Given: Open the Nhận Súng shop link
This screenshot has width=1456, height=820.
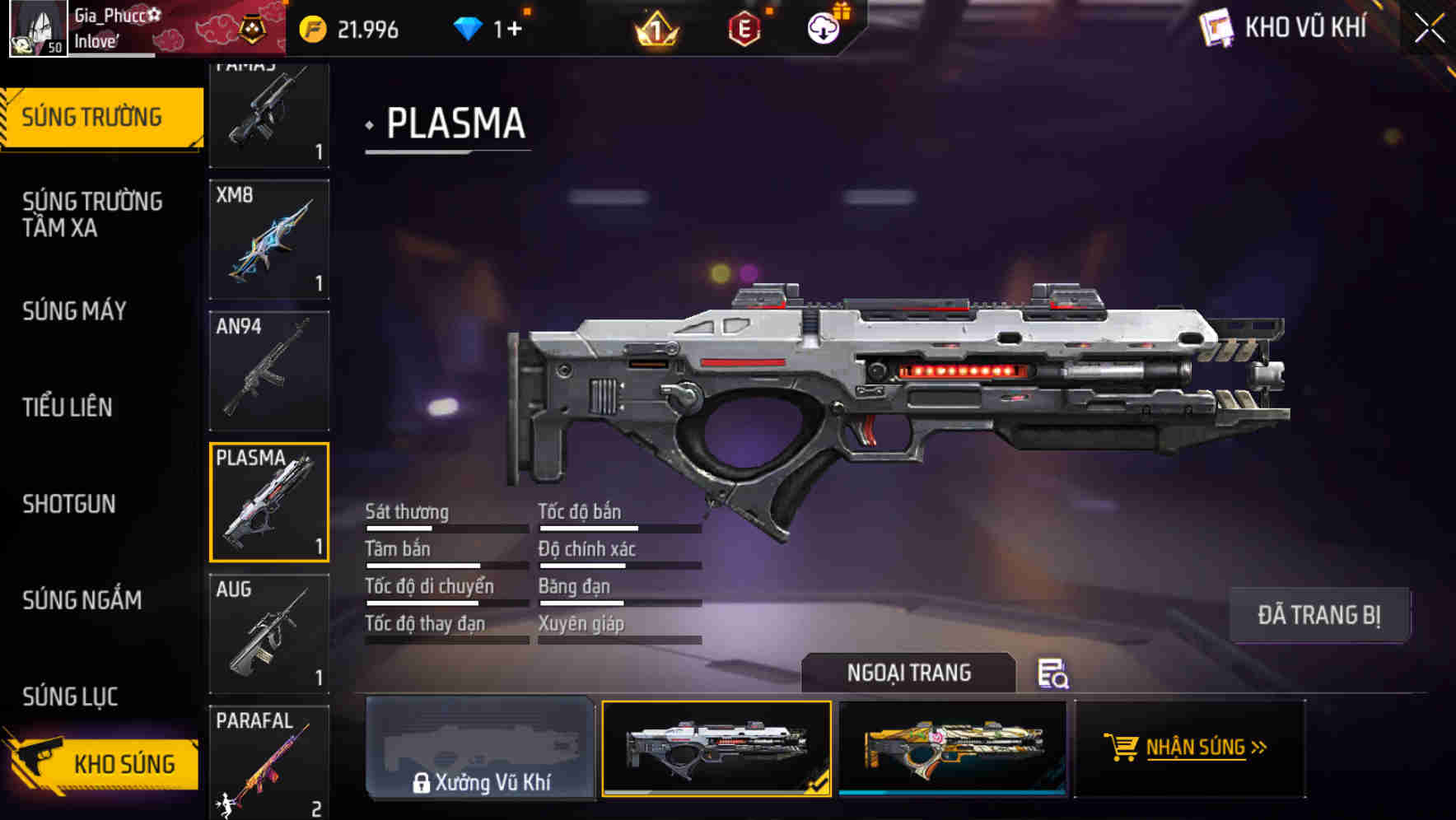Looking at the screenshot, I should coord(1190,748).
